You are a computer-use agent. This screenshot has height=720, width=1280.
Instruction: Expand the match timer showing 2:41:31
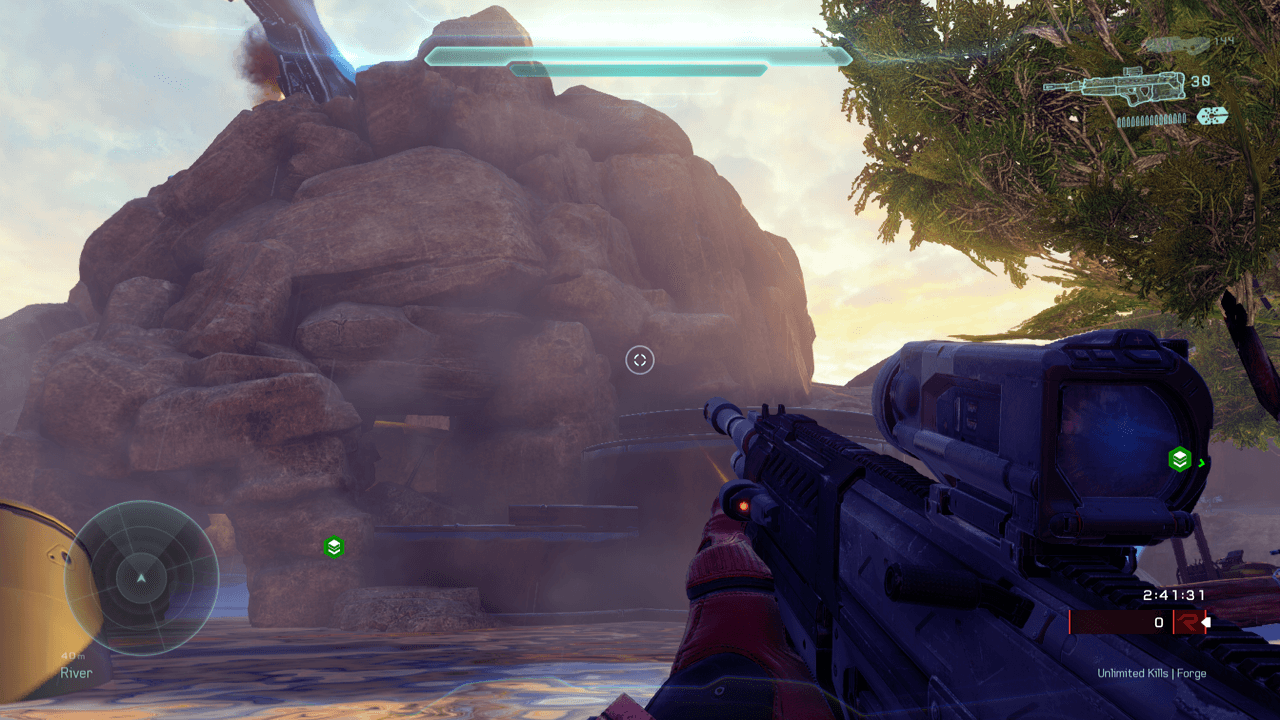1174,595
